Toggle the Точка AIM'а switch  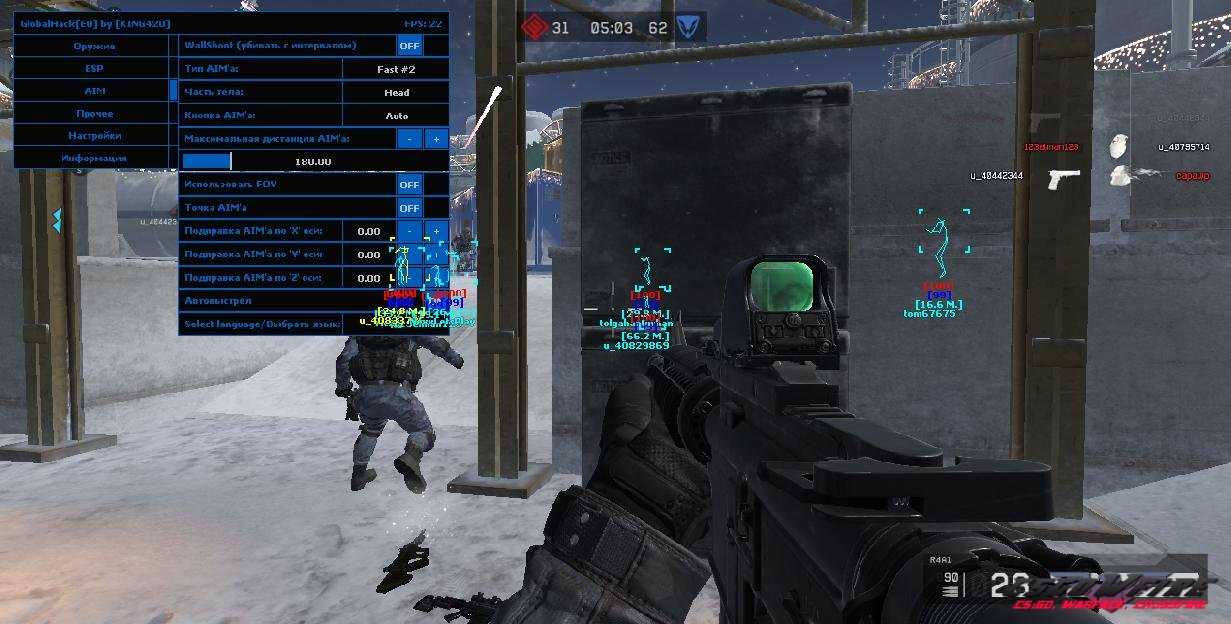(x=409, y=208)
